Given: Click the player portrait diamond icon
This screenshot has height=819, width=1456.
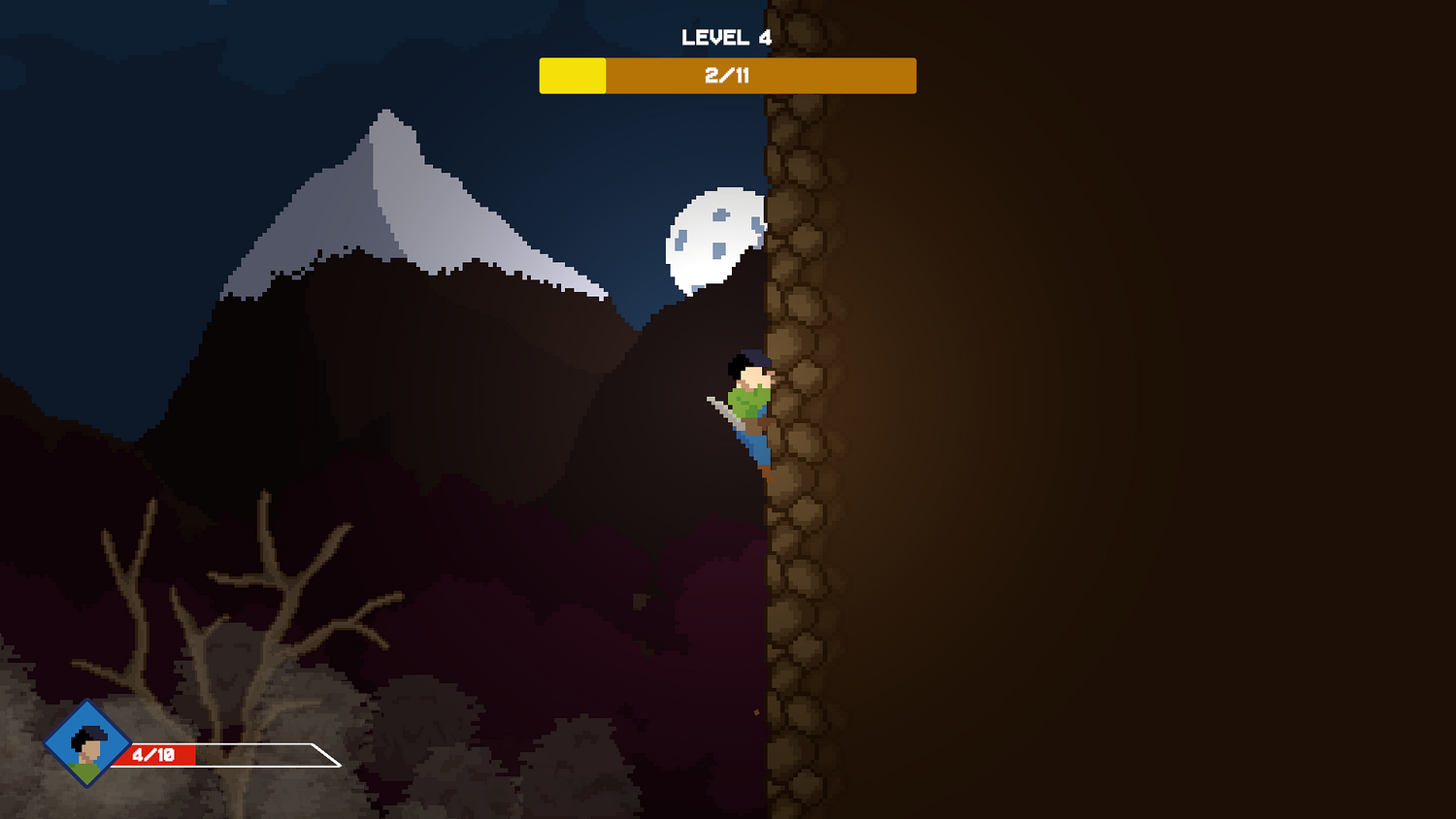Looking at the screenshot, I should (x=87, y=743).
